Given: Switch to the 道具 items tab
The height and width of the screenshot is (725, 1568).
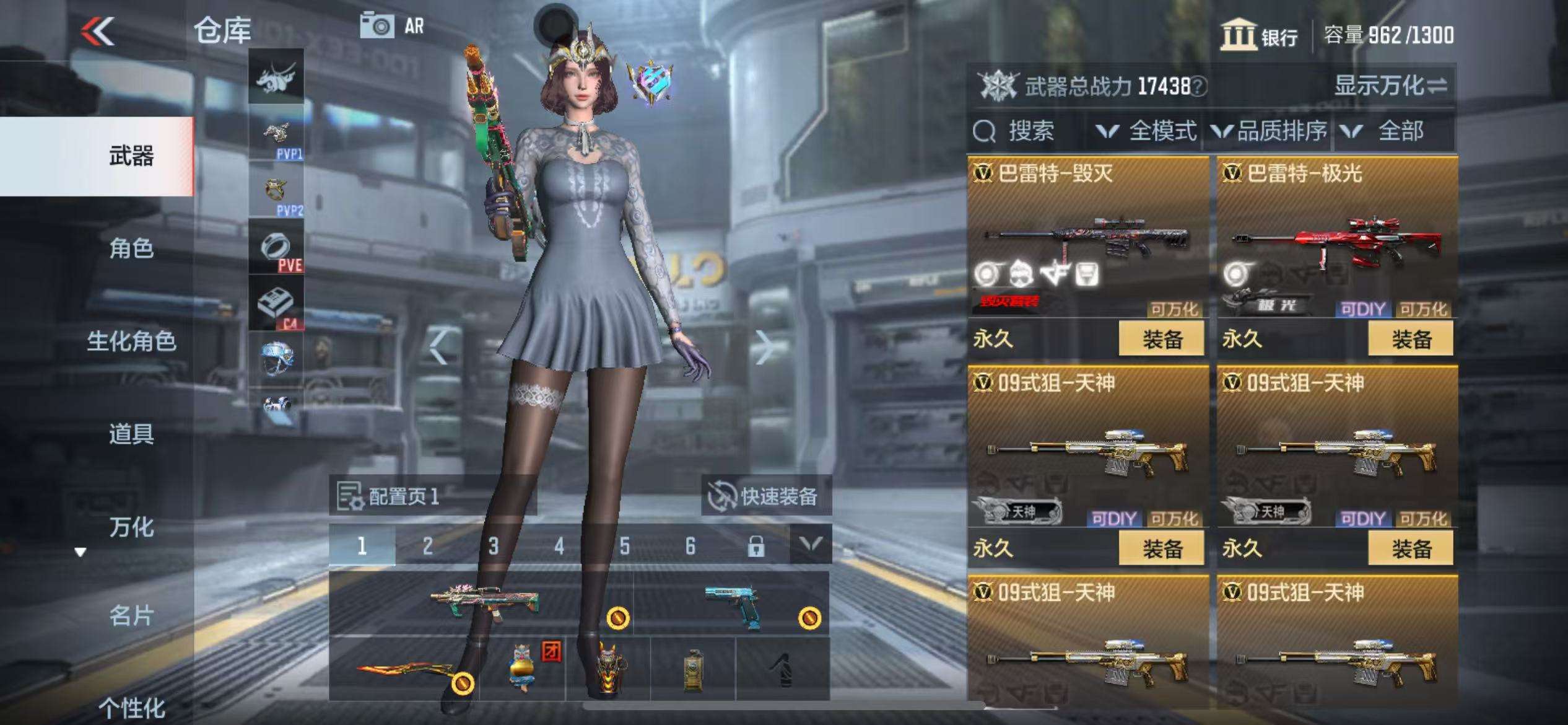Looking at the screenshot, I should (x=131, y=434).
